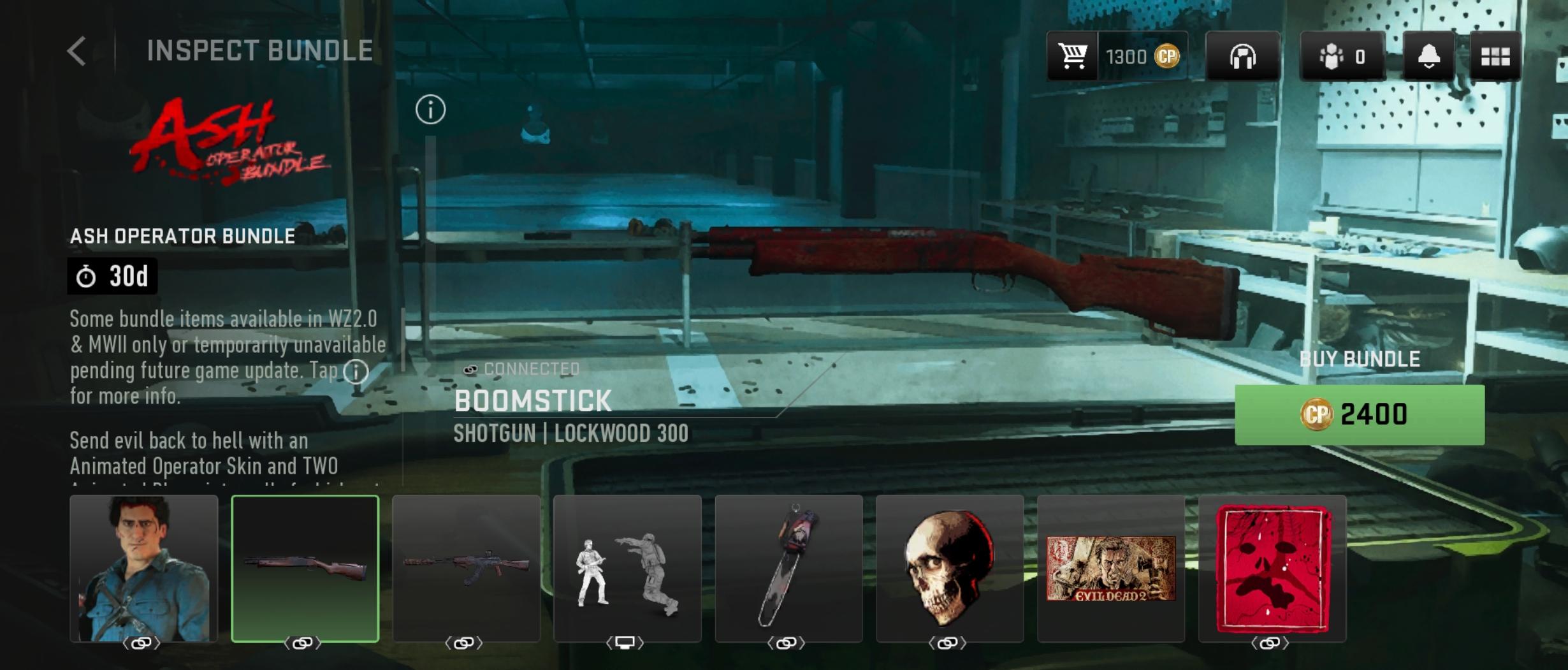The height and width of the screenshot is (670, 1568).
Task: Buy the bundle for 2400 CP
Action: 1359,414
